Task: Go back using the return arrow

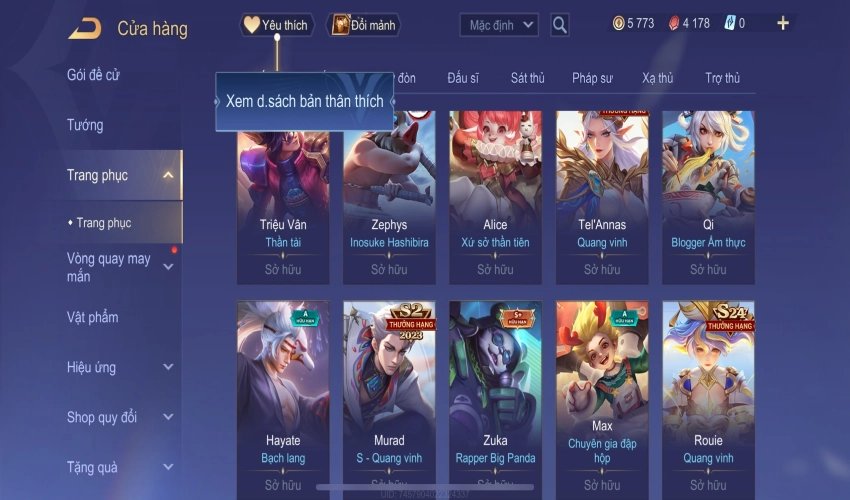Action: point(84,28)
